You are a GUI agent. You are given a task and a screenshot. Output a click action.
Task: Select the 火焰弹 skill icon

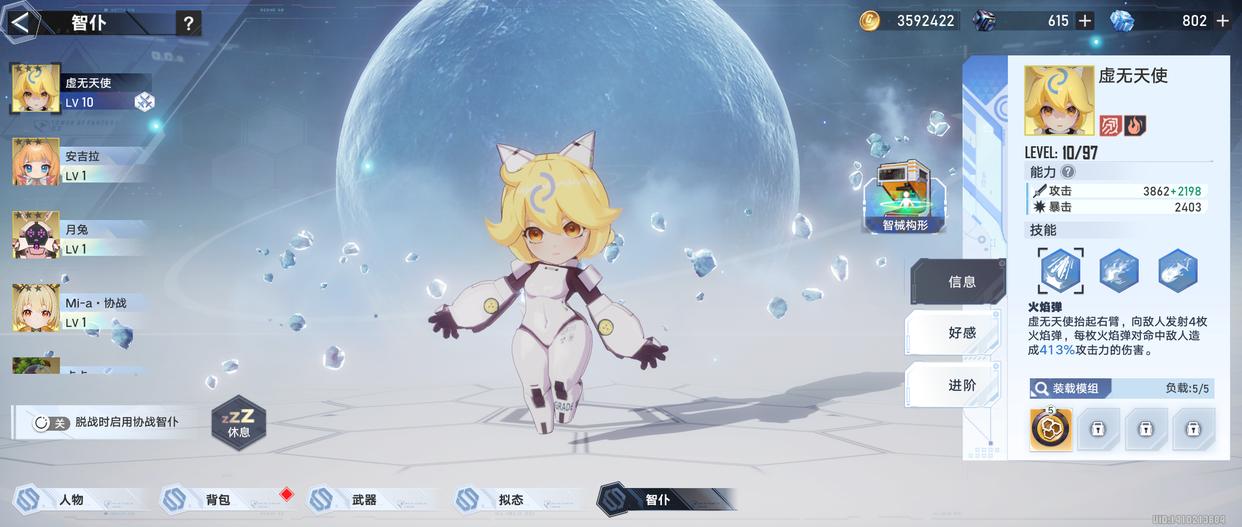coord(1060,270)
